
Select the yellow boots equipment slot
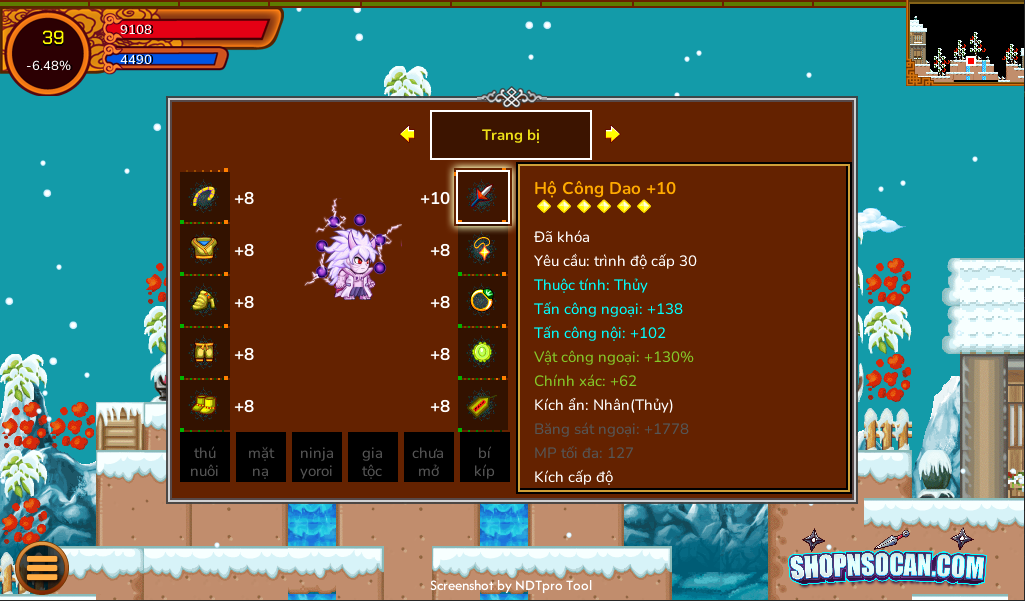click(205, 406)
